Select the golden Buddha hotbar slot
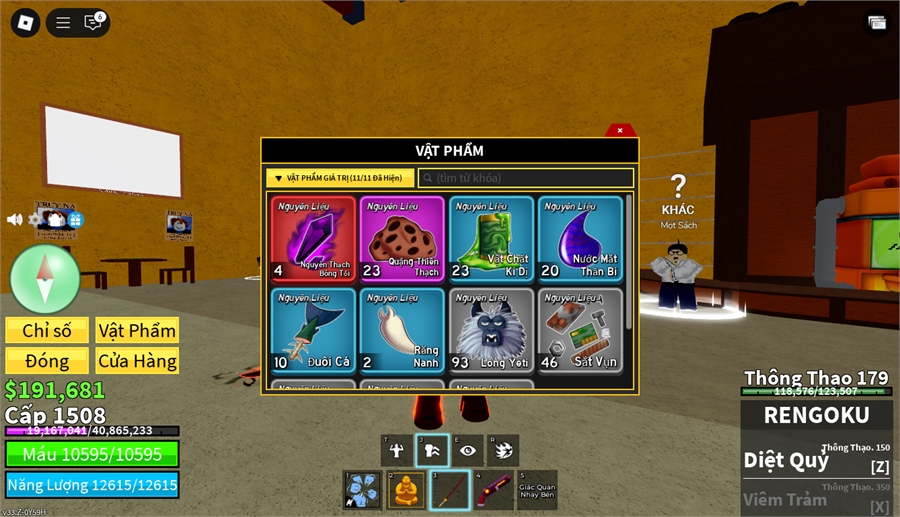The width and height of the screenshot is (900, 517). [x=406, y=490]
